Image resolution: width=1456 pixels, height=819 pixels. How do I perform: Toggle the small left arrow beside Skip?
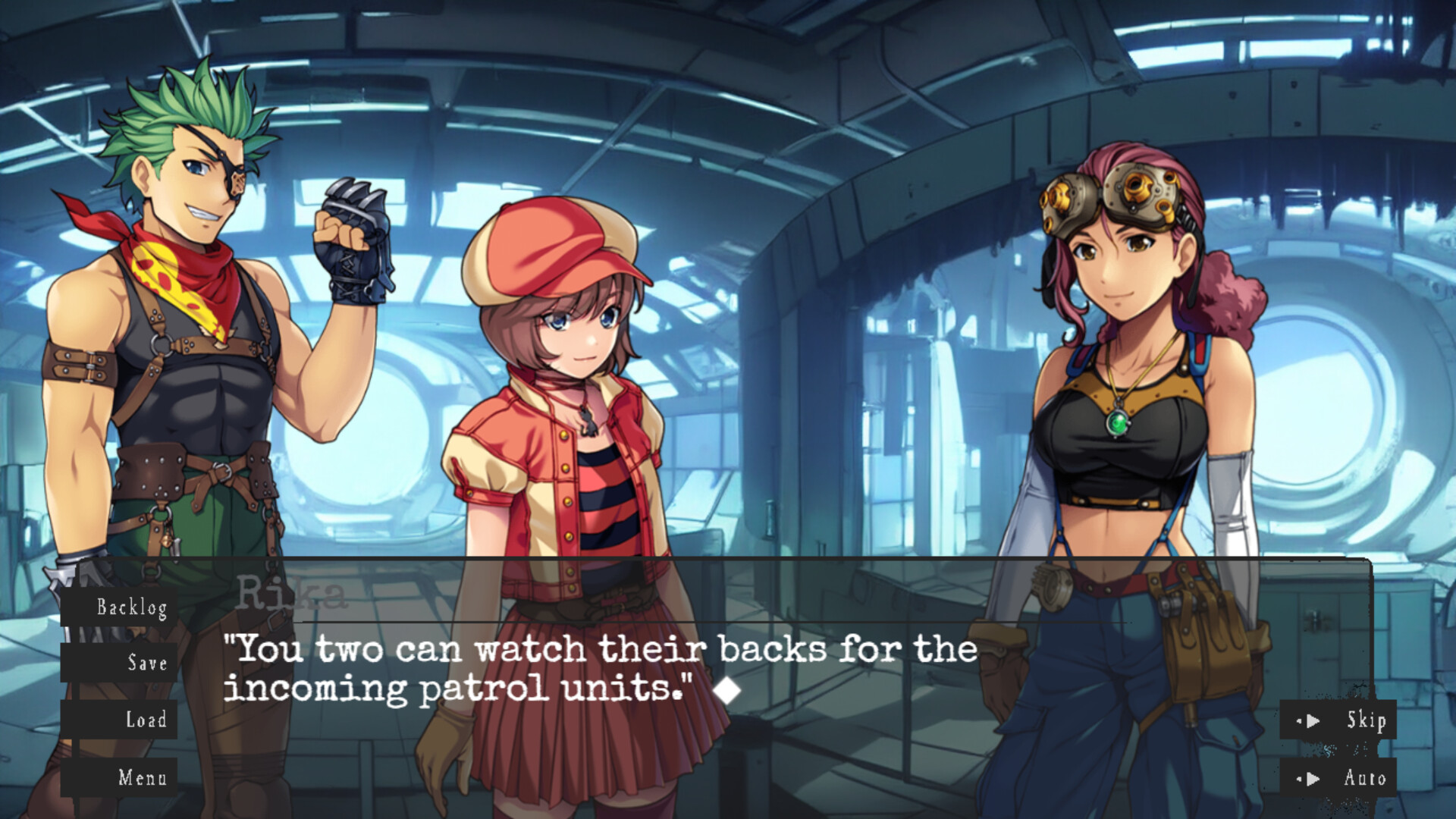1301,721
